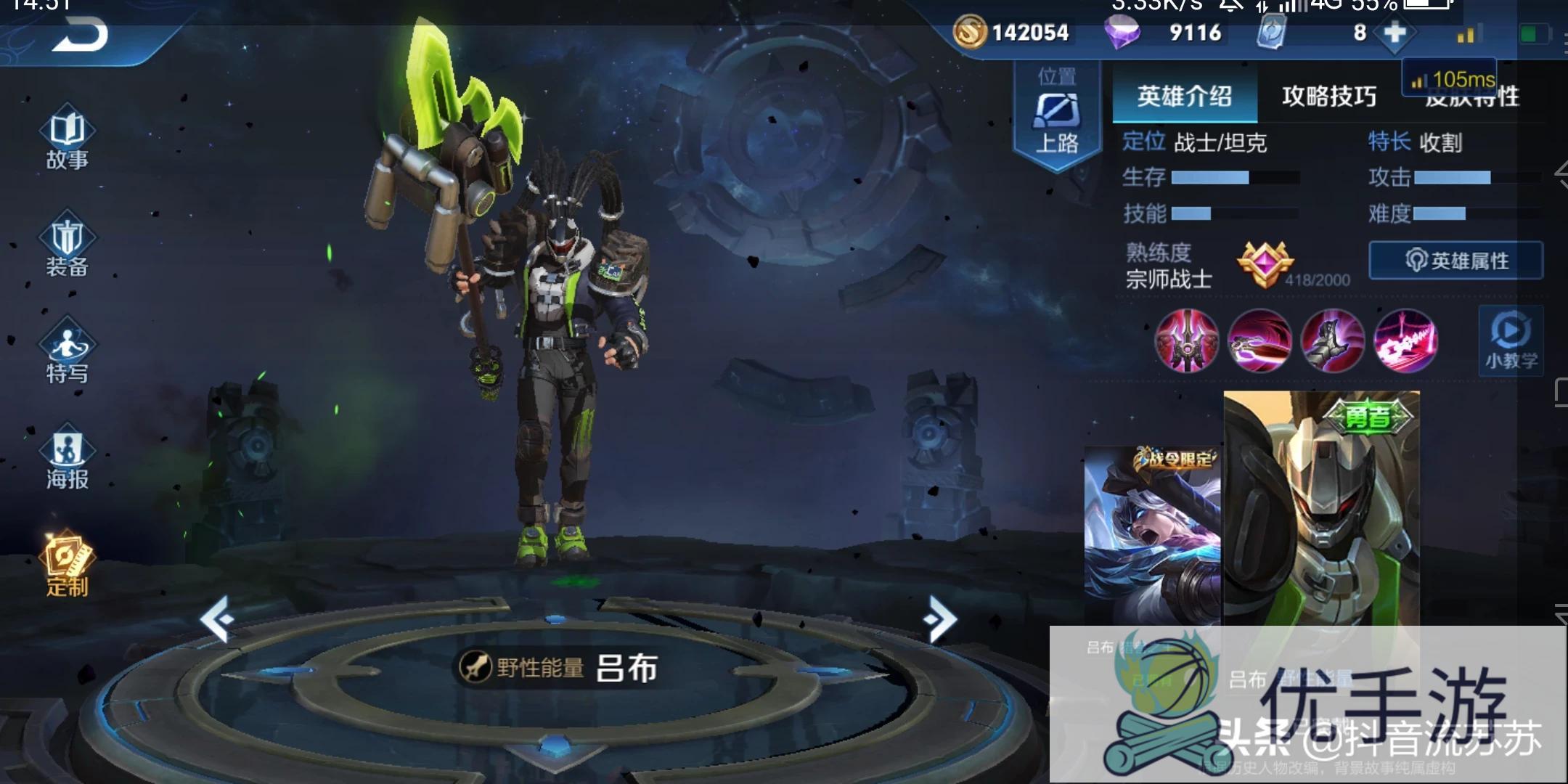Select the armored gauntlet skill icon
Viewport: 1568px width, 784px height.
click(1332, 340)
